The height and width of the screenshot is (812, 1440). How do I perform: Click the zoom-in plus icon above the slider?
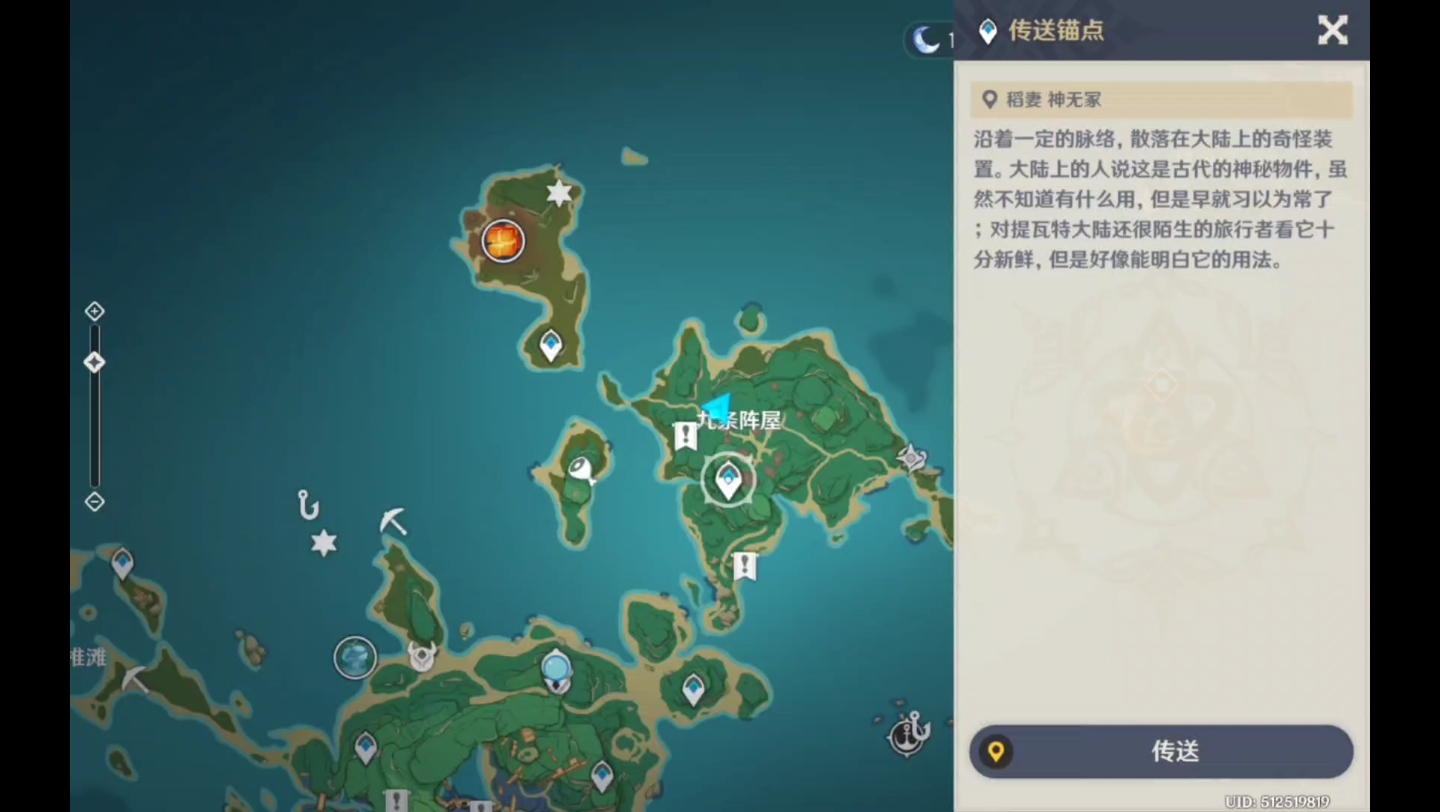94,311
